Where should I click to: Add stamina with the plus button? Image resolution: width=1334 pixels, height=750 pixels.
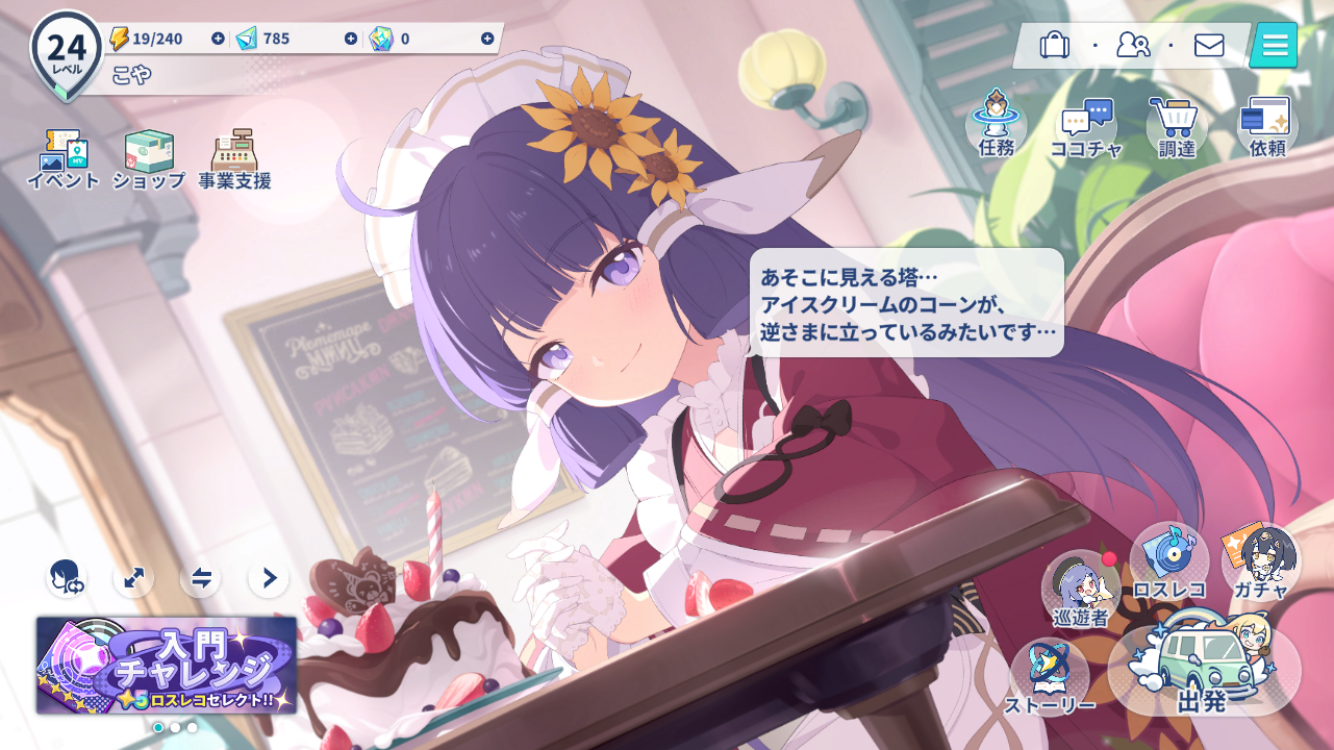[x=218, y=39]
